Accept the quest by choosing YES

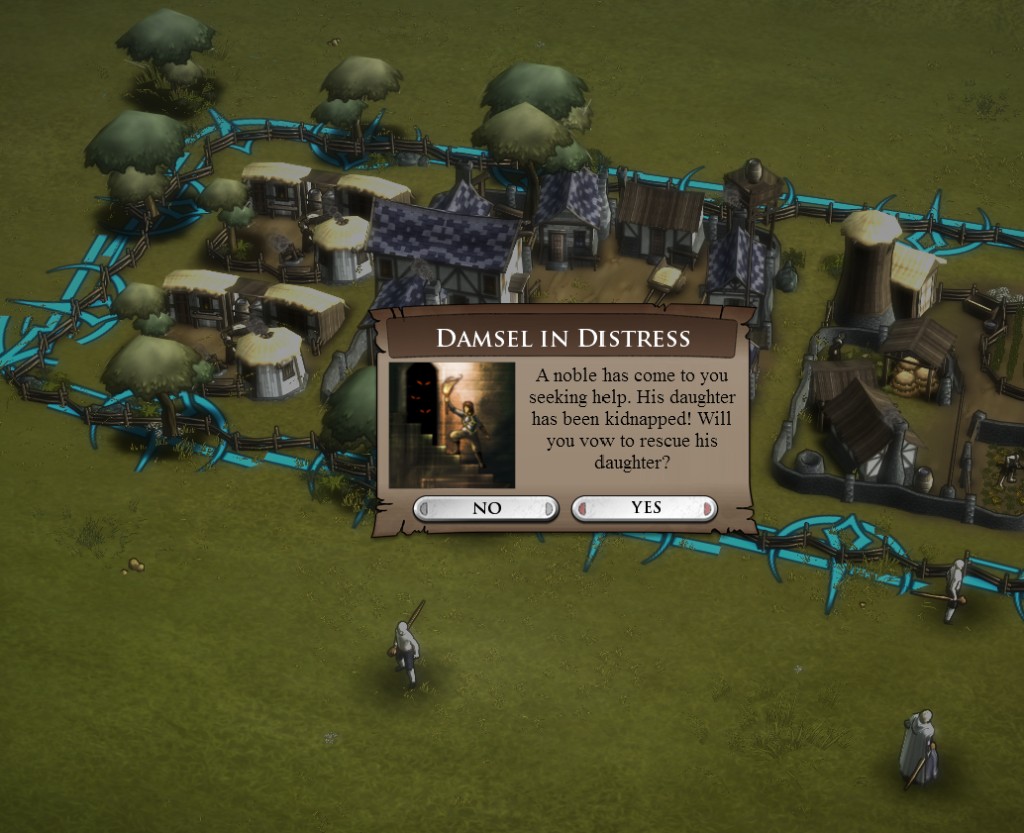(x=645, y=508)
